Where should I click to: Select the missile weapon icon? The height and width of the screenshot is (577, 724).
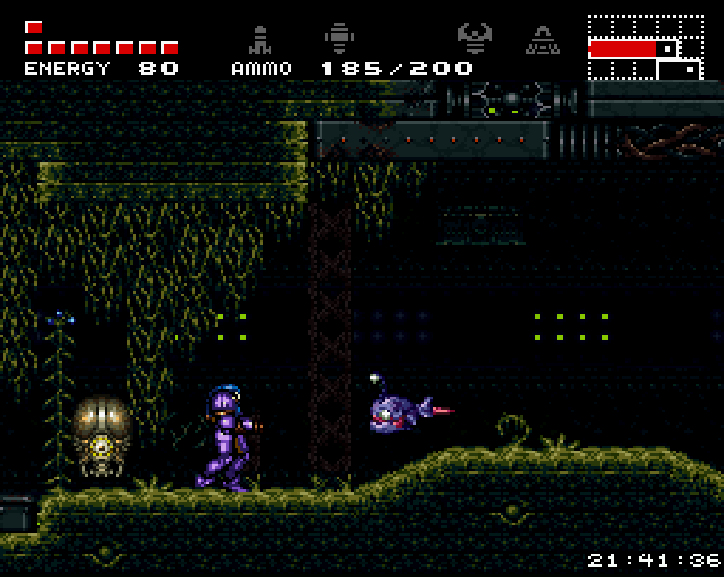(x=260, y=40)
